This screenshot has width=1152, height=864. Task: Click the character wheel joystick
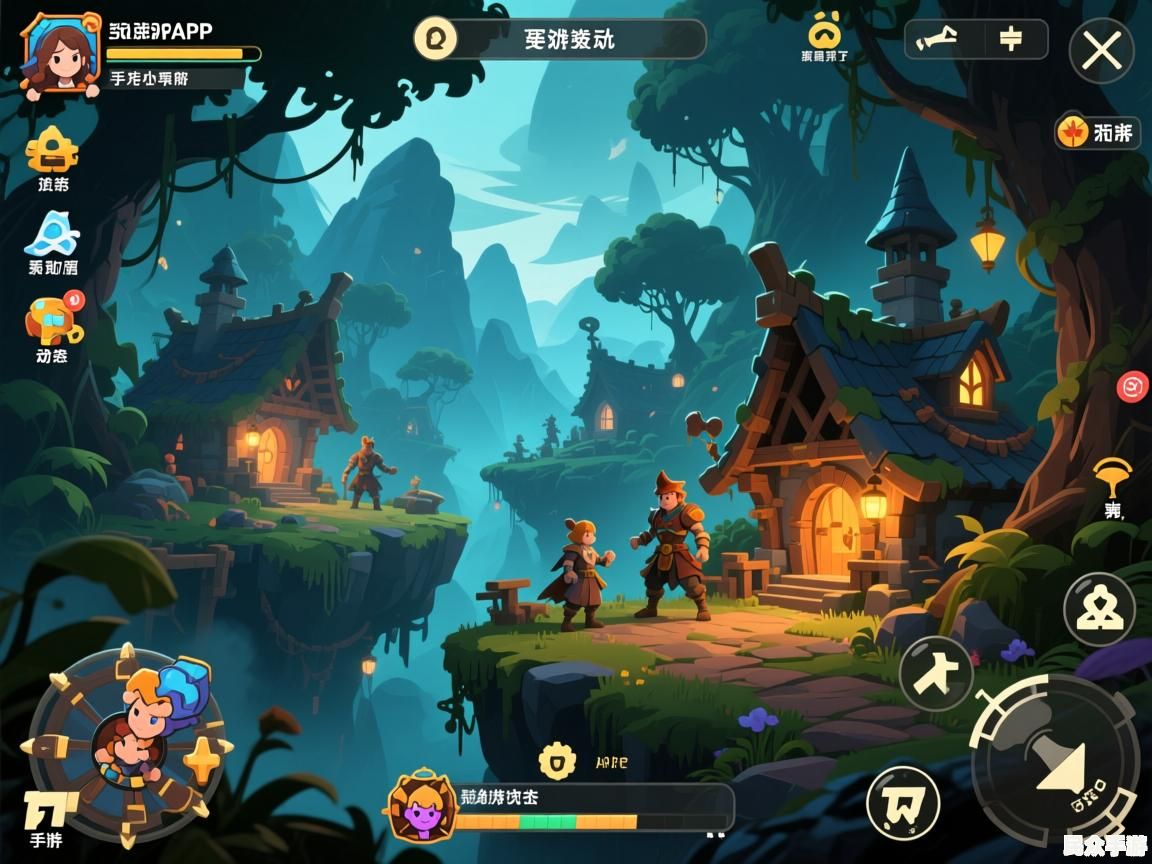click(126, 745)
